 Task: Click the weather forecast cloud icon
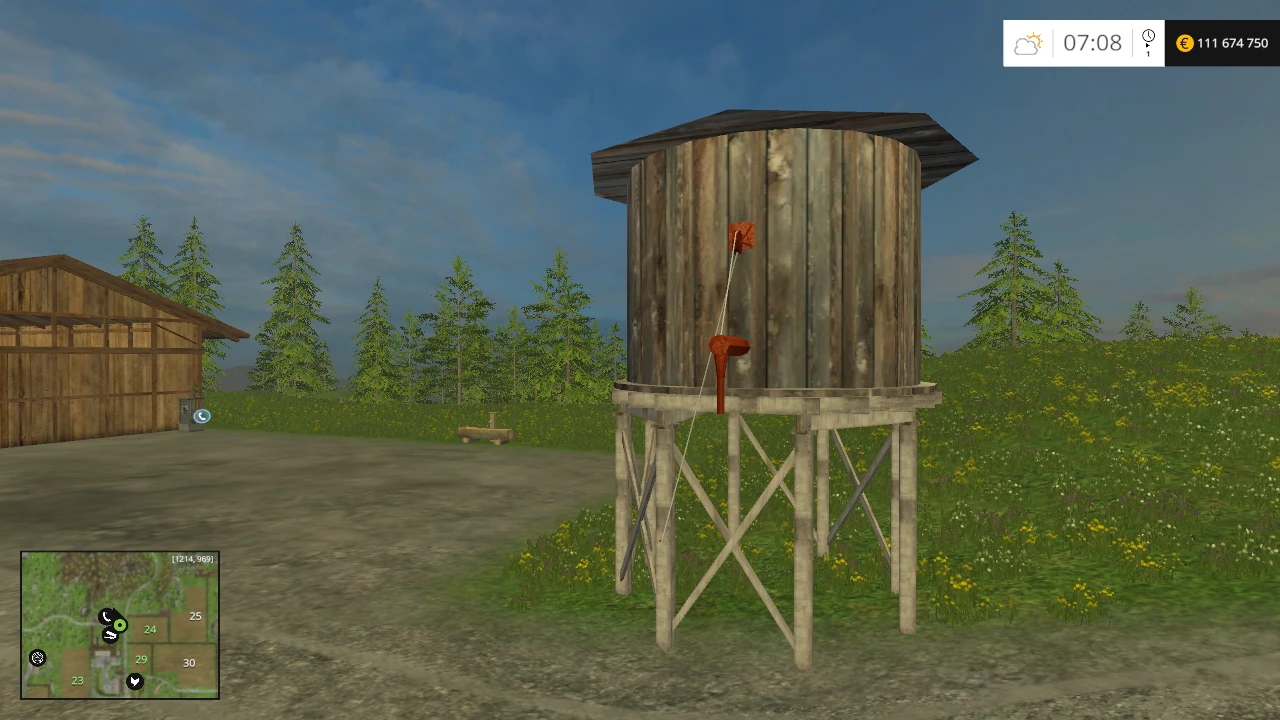coord(1028,43)
